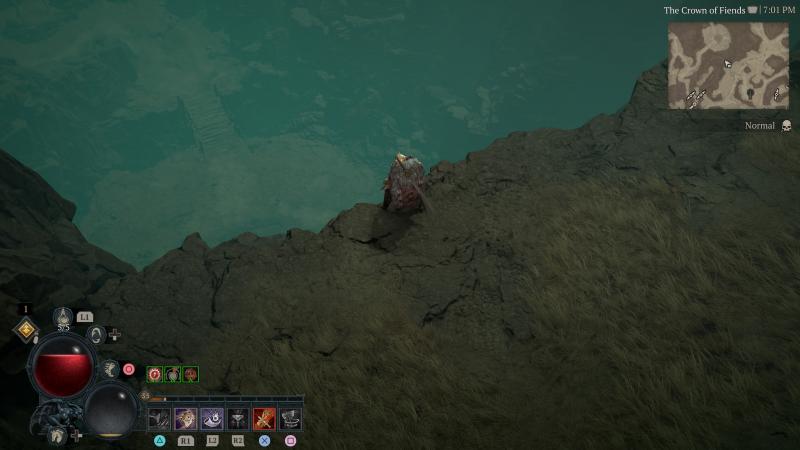
Task: Select the dungeon entrance marker on minimap
Action: [x=749, y=92]
